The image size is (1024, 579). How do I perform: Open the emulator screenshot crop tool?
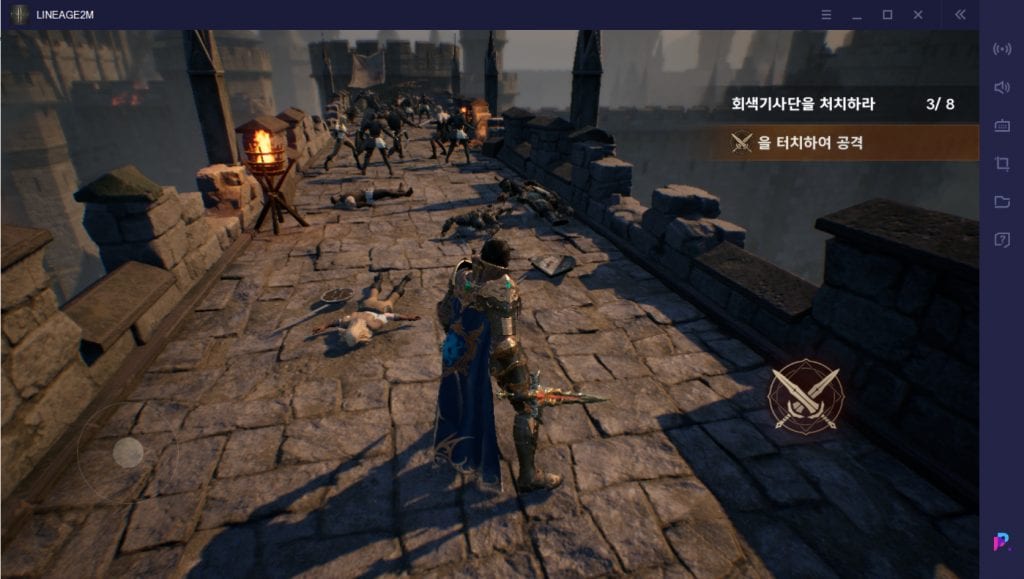[1001, 163]
